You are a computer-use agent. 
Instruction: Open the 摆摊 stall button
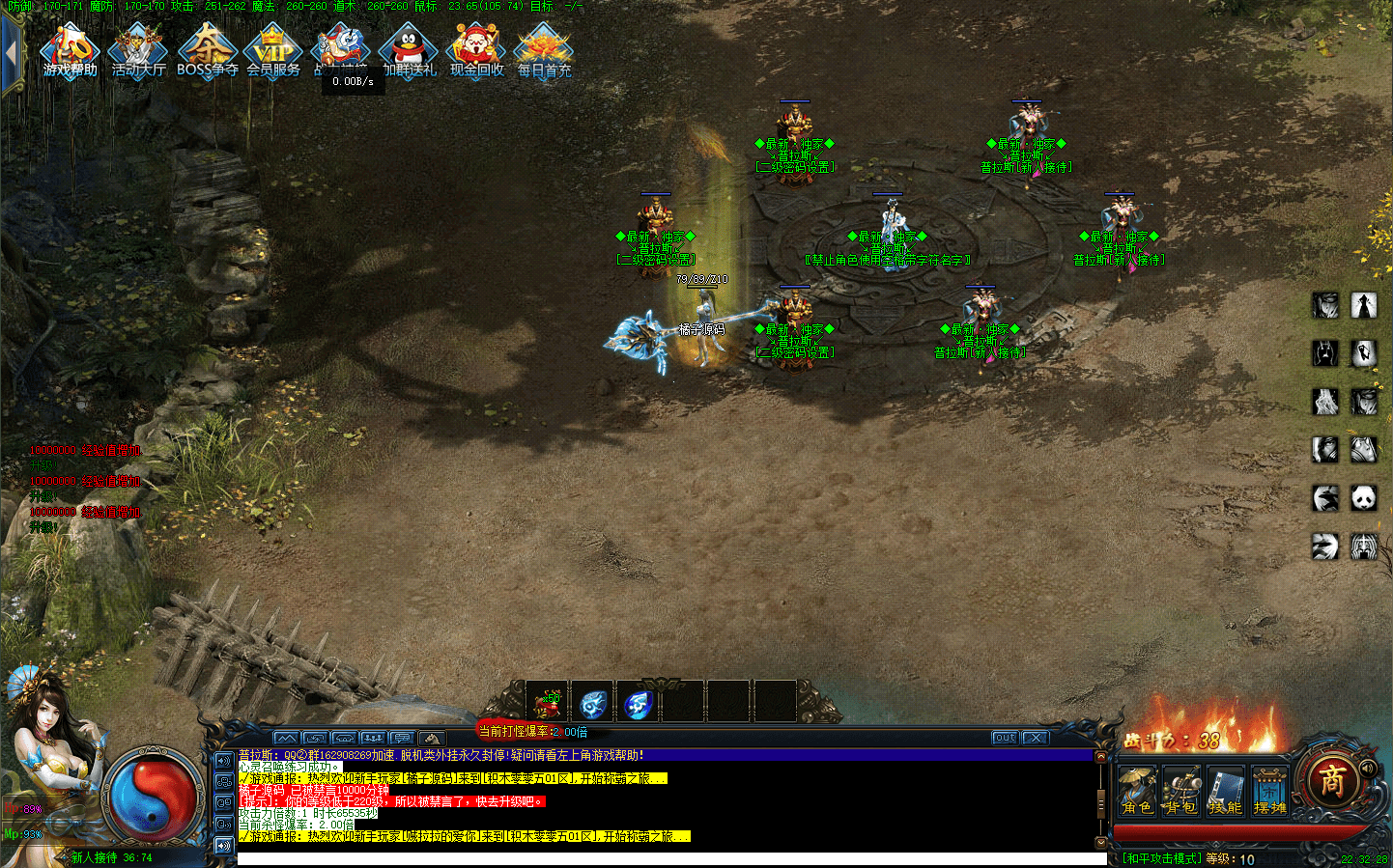pyautogui.click(x=1269, y=792)
